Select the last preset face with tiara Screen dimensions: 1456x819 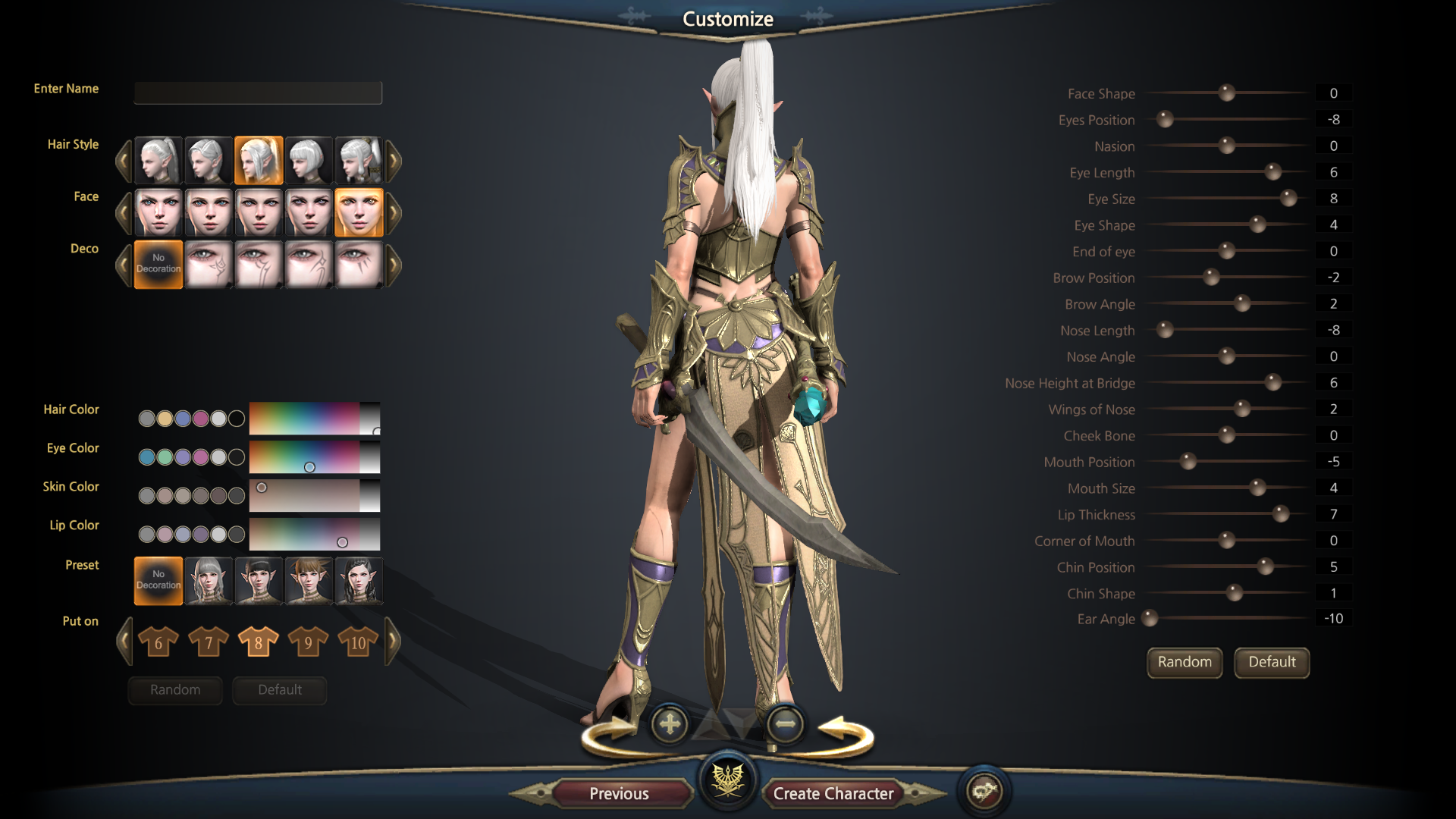[x=358, y=582]
